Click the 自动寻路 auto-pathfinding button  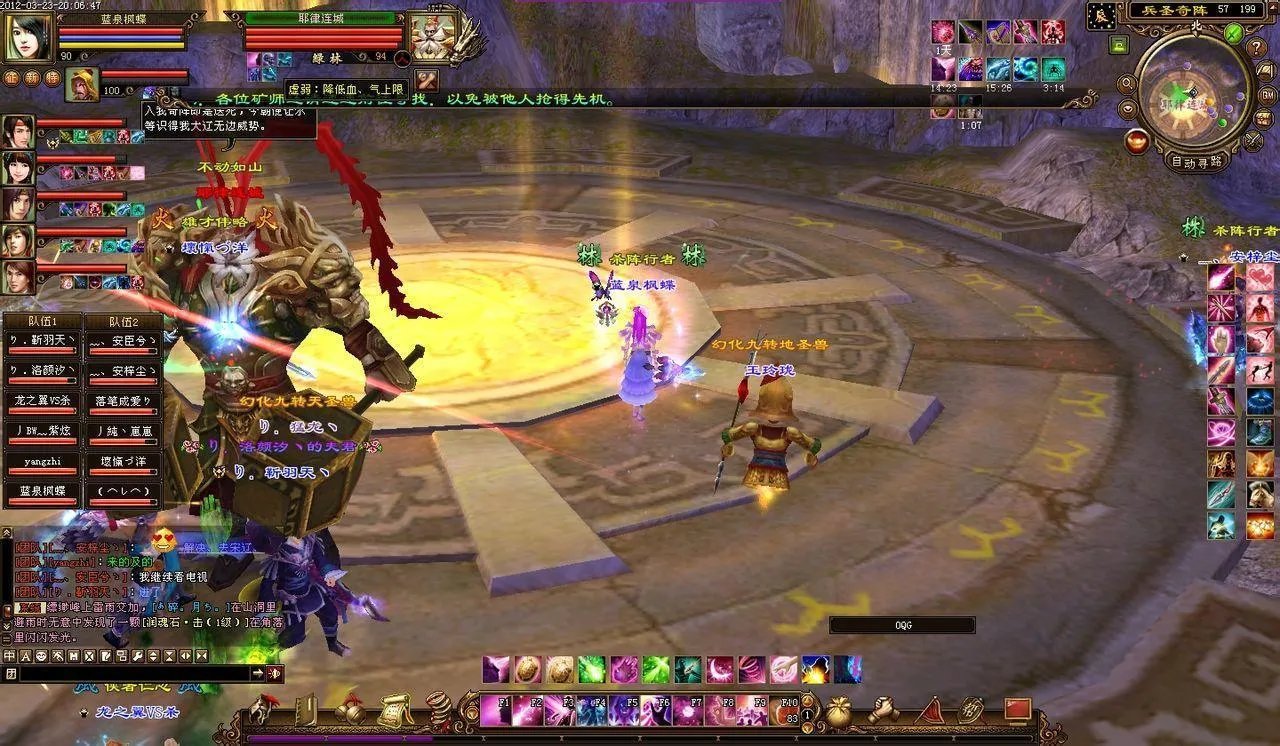[x=1196, y=161]
